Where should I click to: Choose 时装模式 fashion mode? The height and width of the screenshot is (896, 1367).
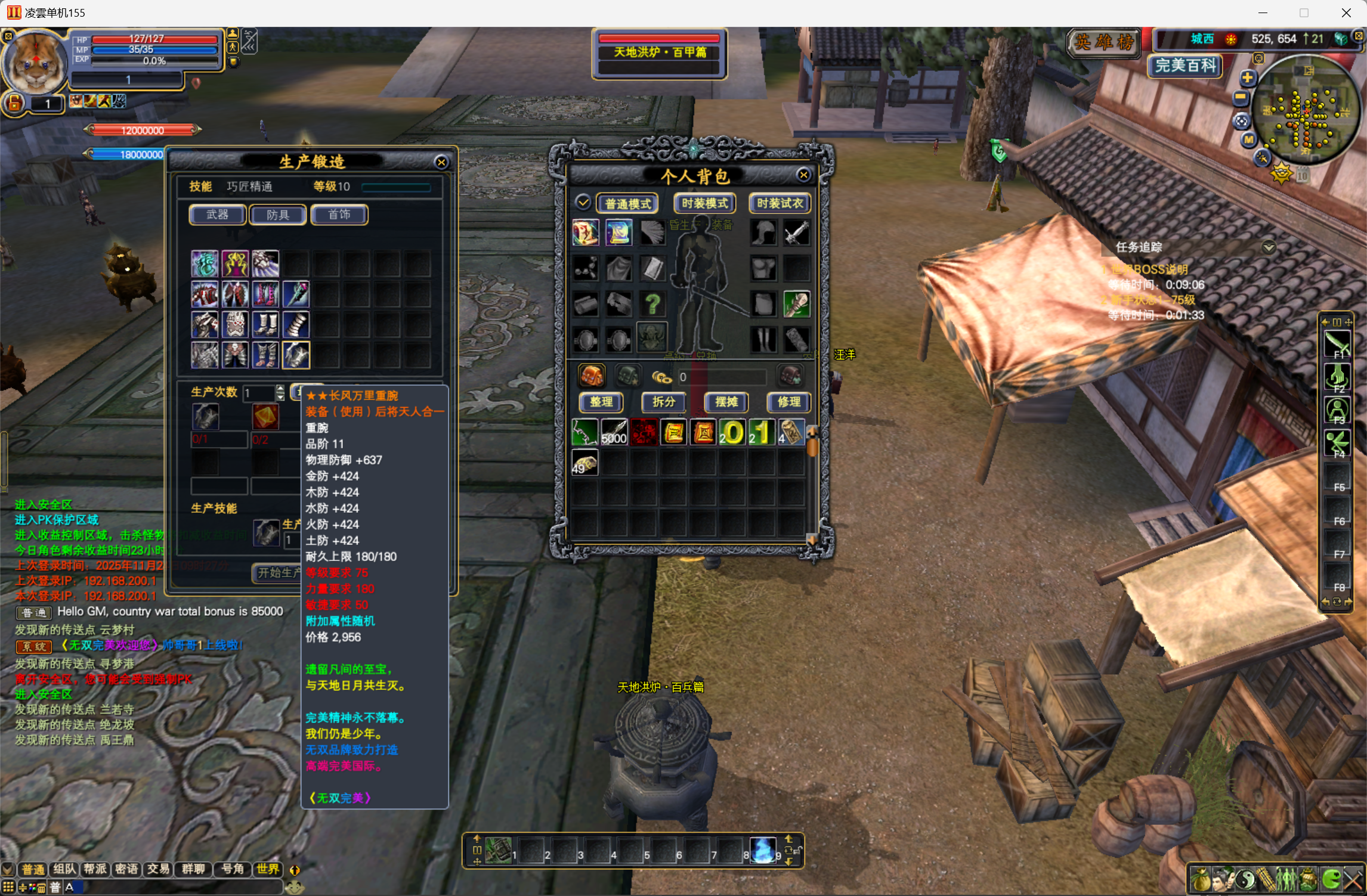click(x=704, y=204)
